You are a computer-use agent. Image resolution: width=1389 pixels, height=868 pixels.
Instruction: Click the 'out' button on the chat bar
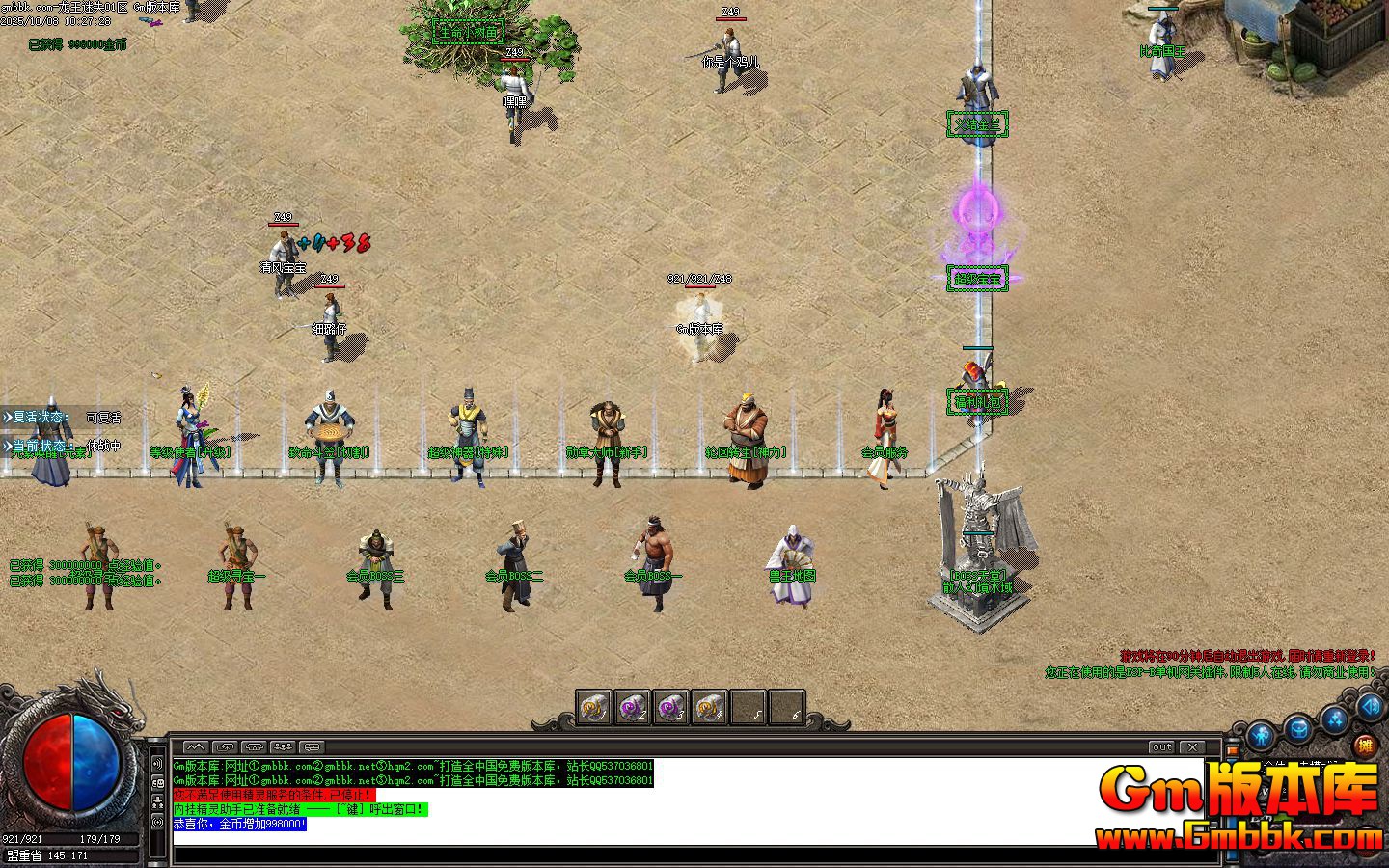tap(1162, 747)
